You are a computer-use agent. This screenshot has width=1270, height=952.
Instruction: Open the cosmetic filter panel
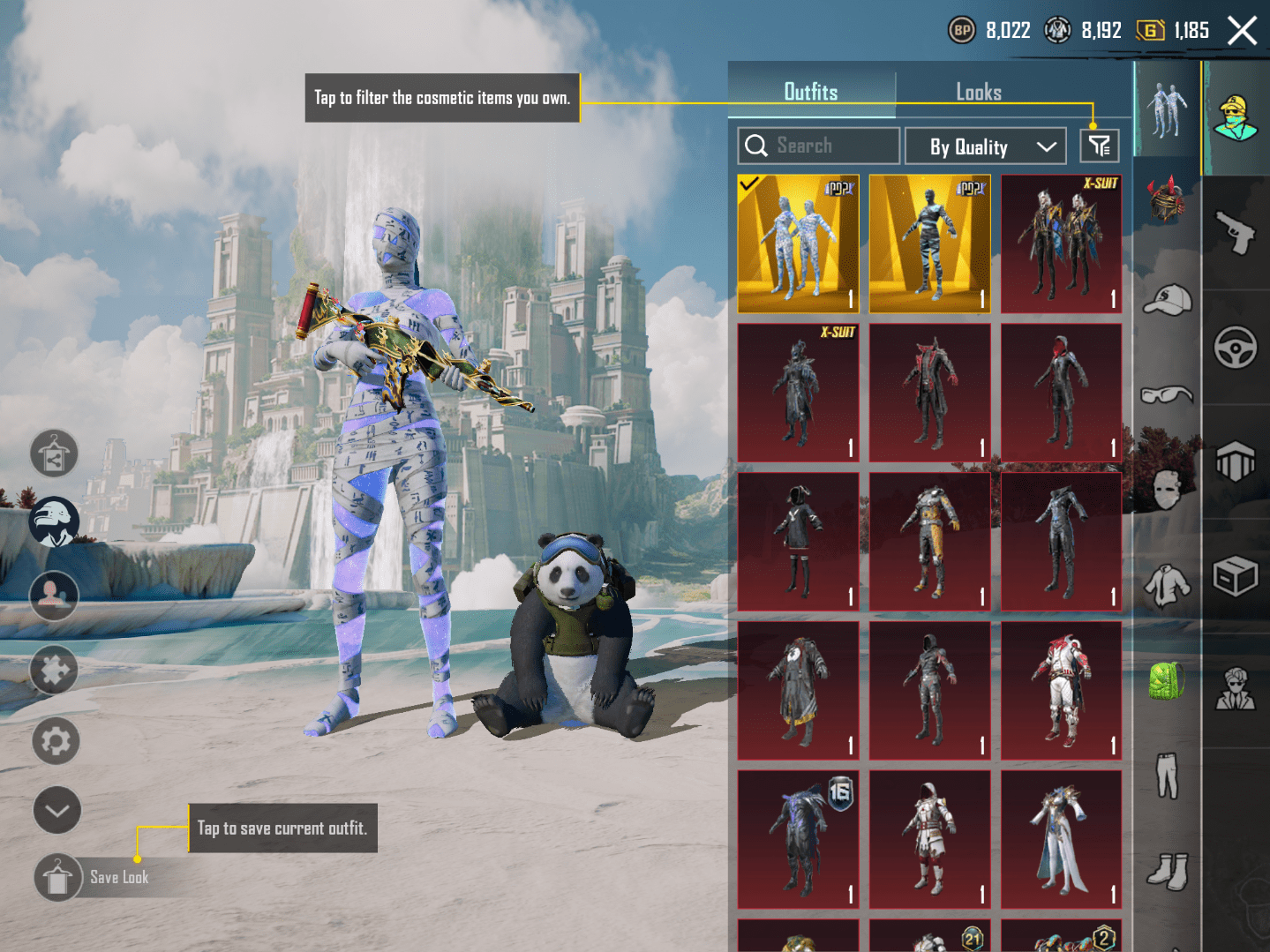pos(1099,146)
